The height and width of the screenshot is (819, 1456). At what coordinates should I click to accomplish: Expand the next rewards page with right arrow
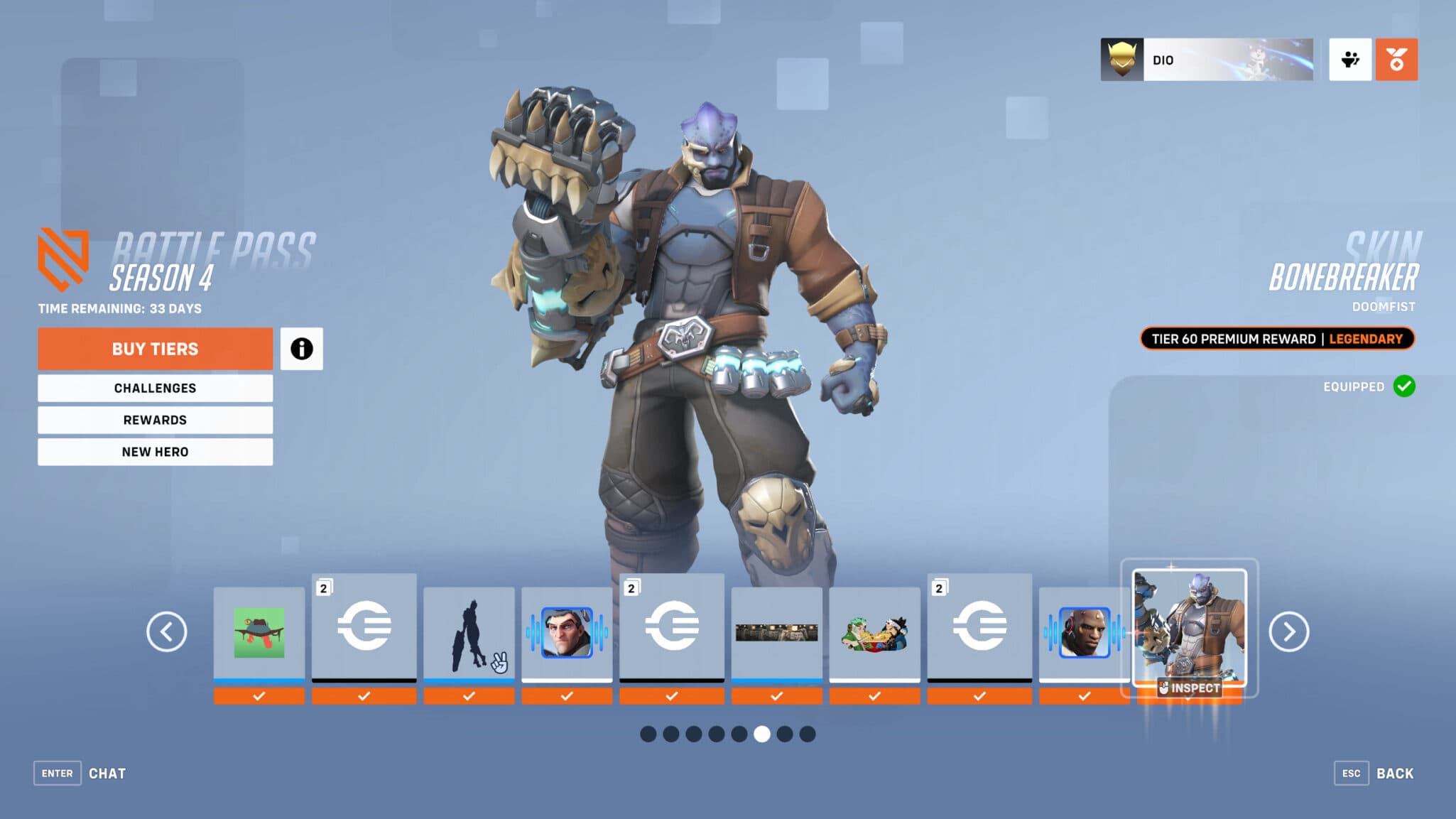tap(1288, 631)
